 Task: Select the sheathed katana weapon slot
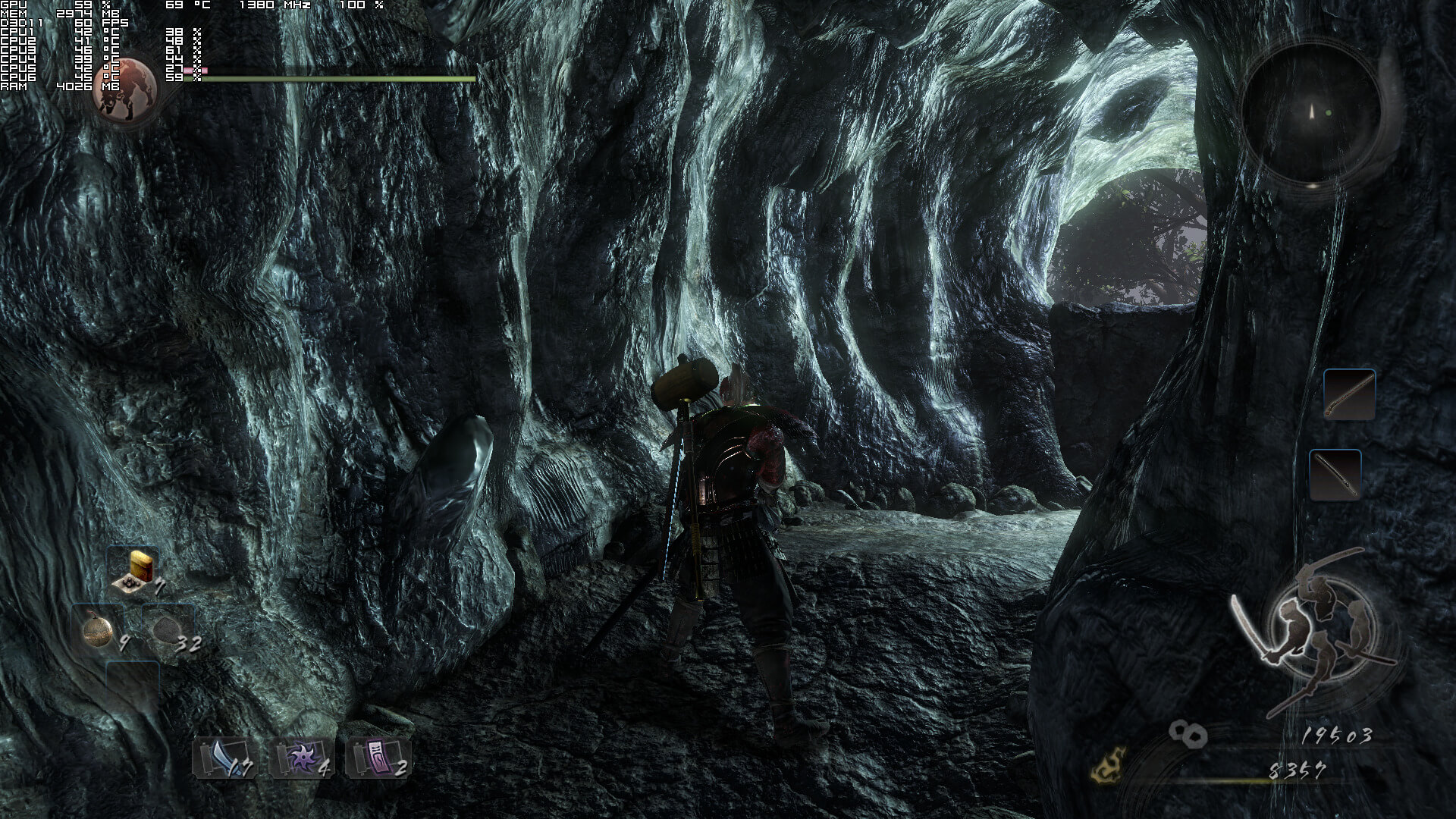1335,475
